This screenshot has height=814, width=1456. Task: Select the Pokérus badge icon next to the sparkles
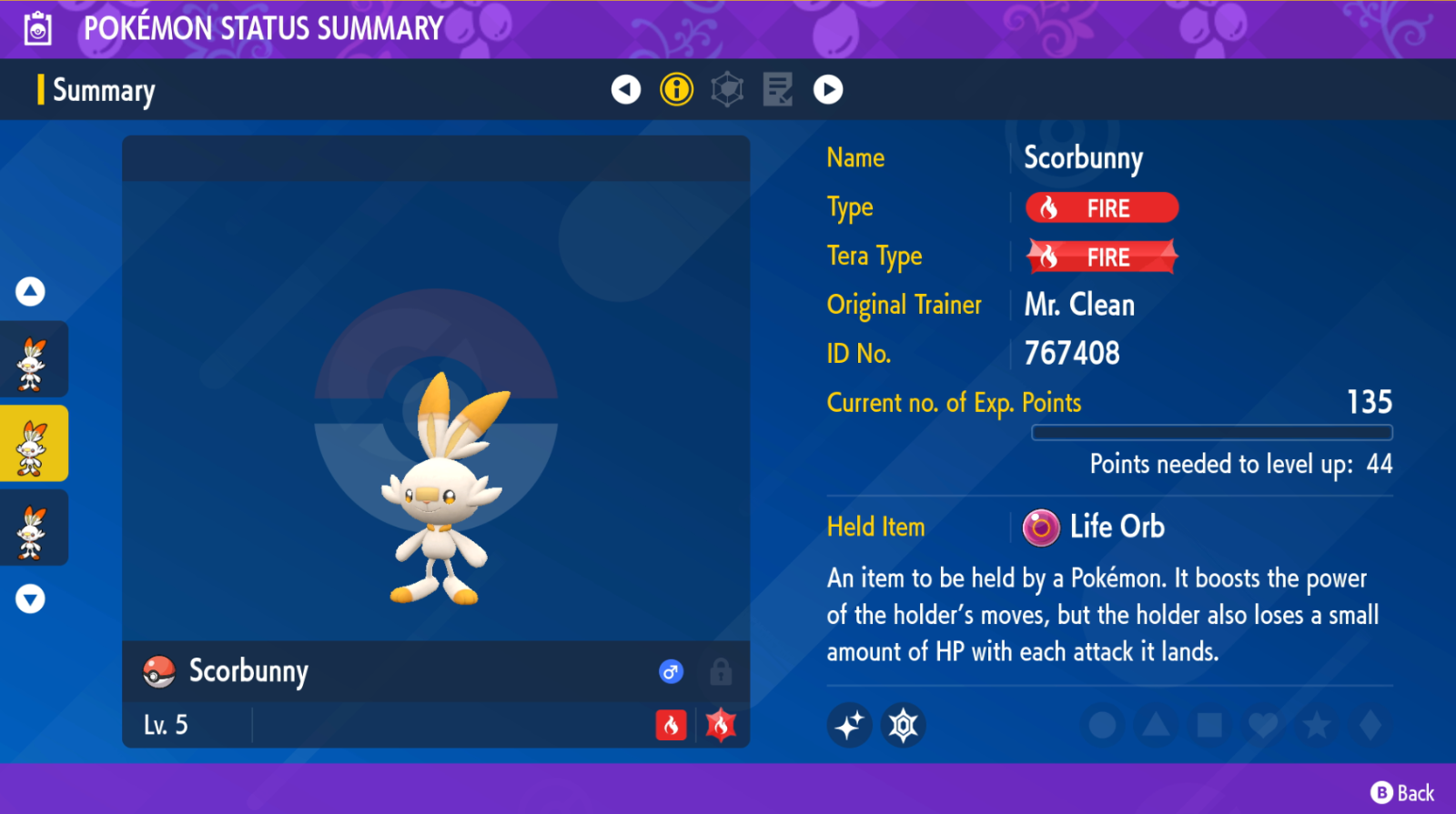901,725
